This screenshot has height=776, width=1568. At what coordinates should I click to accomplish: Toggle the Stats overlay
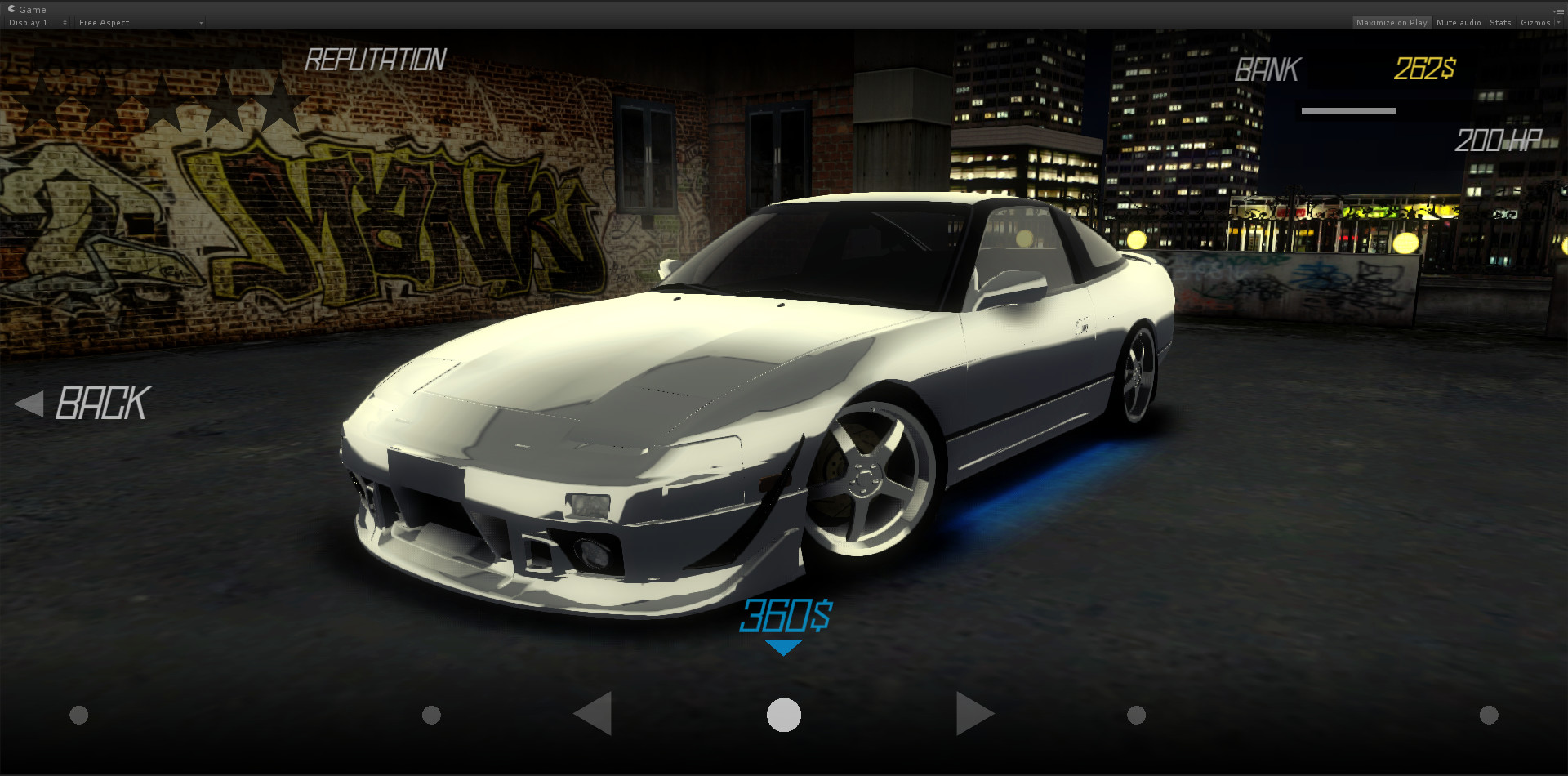point(1500,22)
